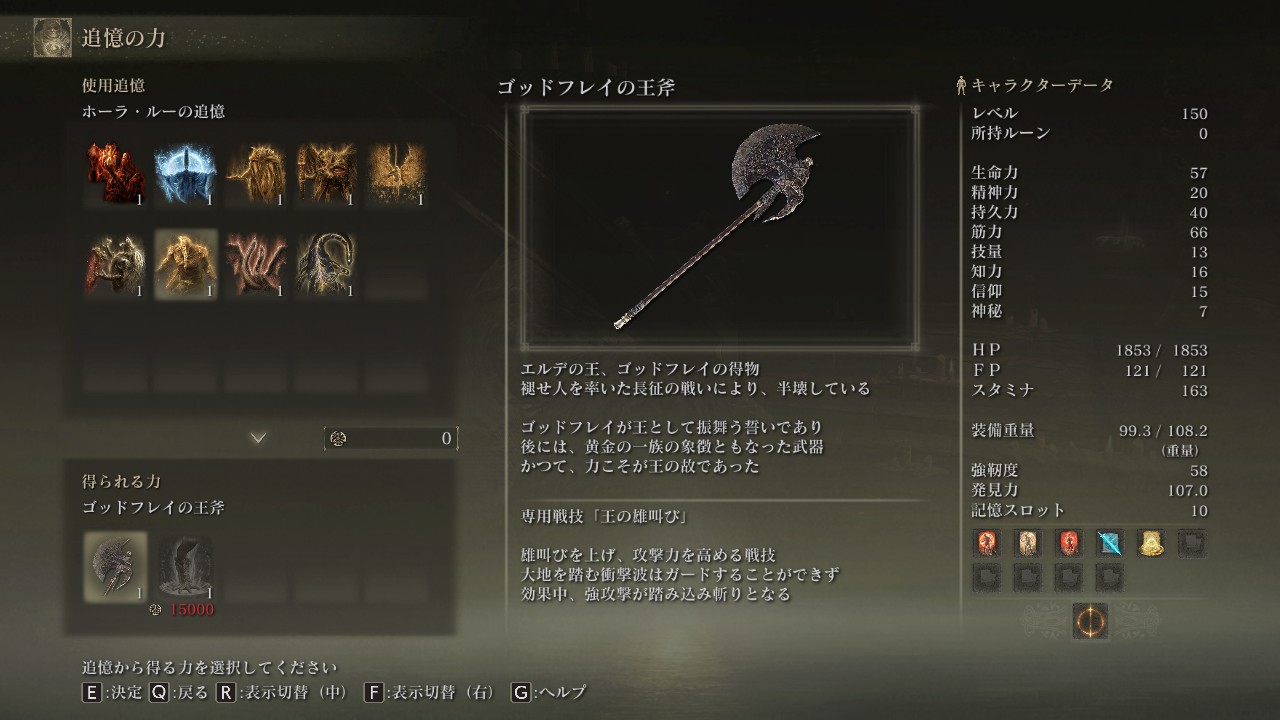Choose the Axe of Godfrey reward
The width and height of the screenshot is (1280, 720).
116,566
